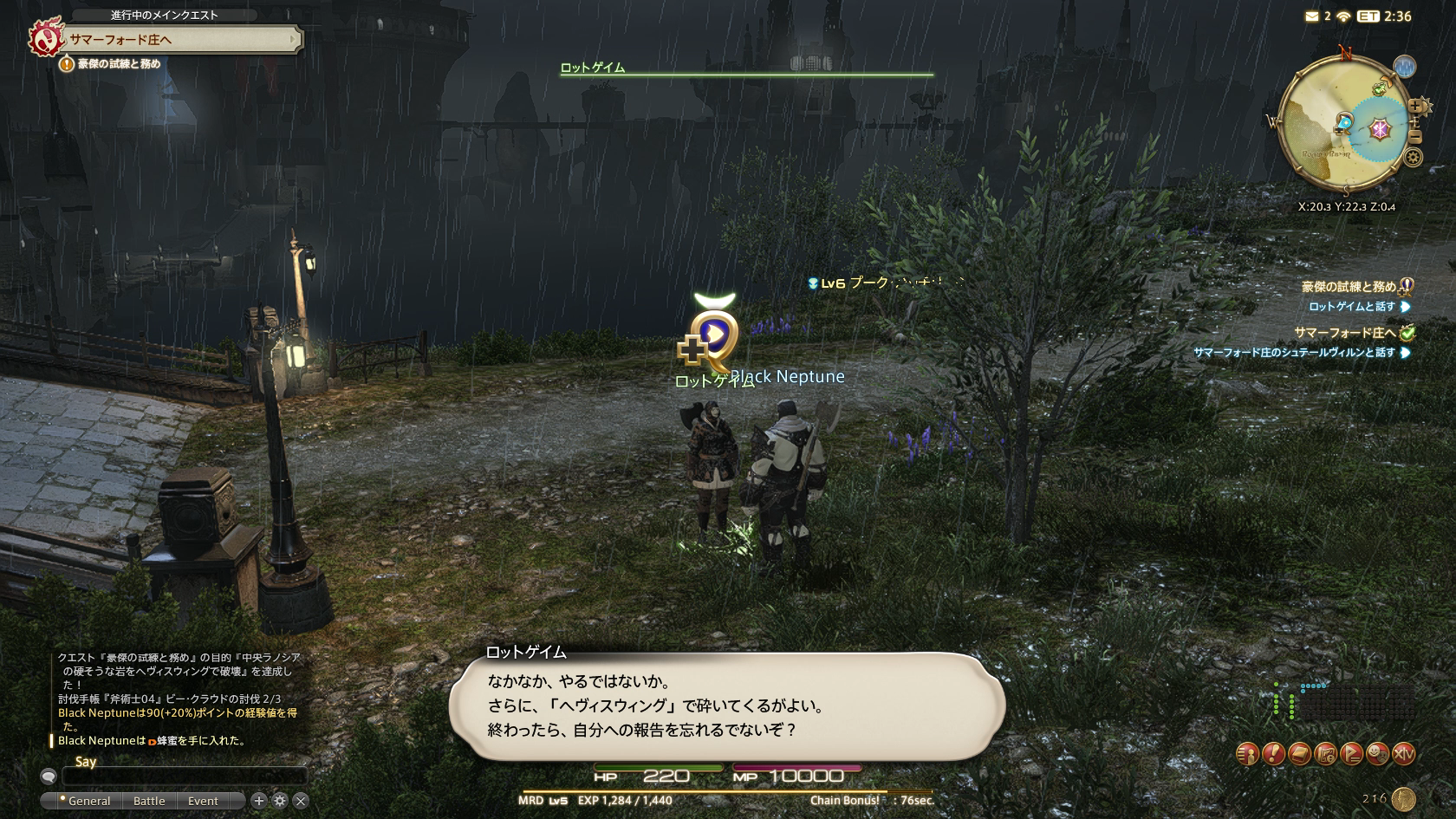Select the General chat tab

[88, 801]
